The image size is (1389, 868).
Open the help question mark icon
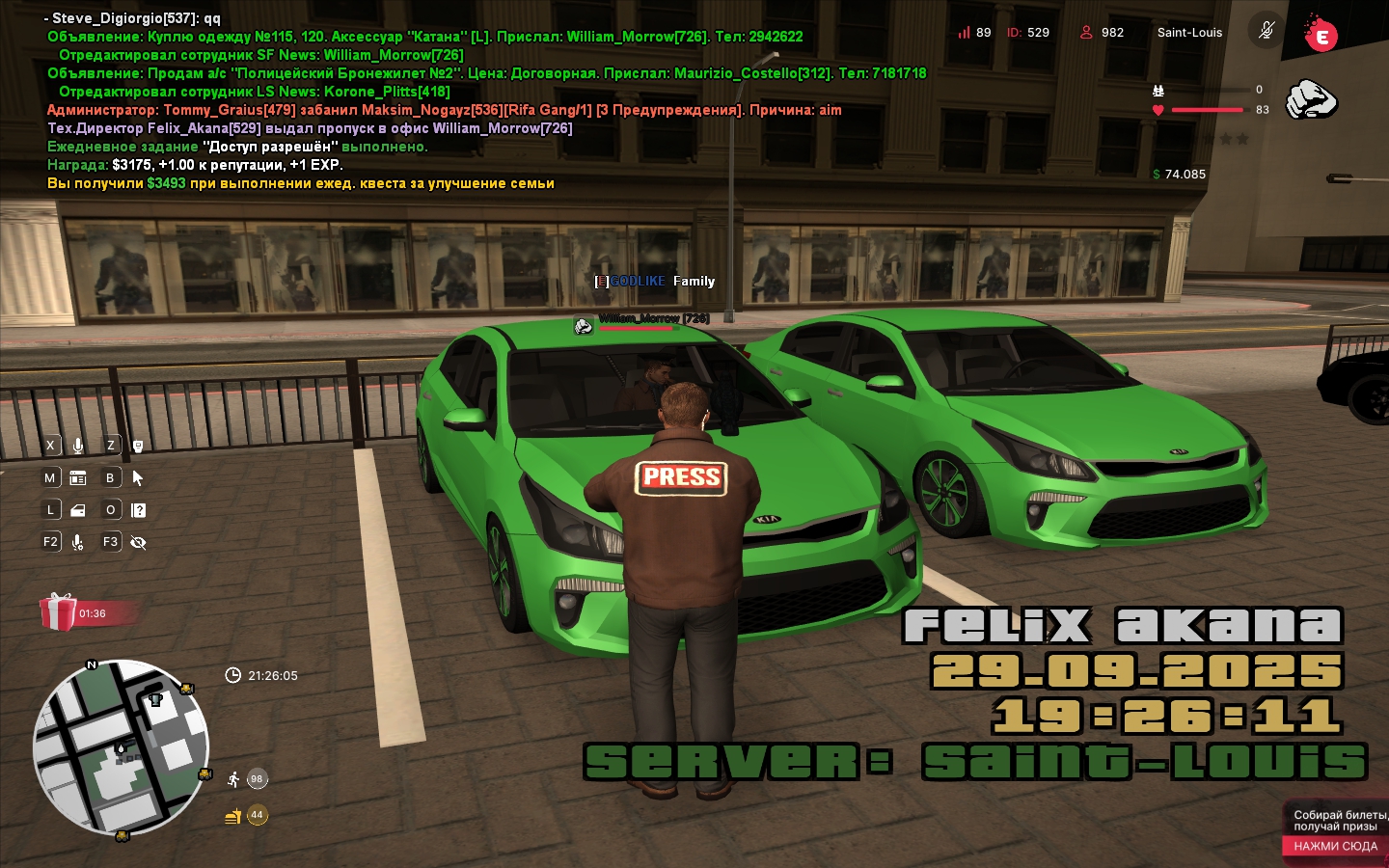click(x=139, y=510)
